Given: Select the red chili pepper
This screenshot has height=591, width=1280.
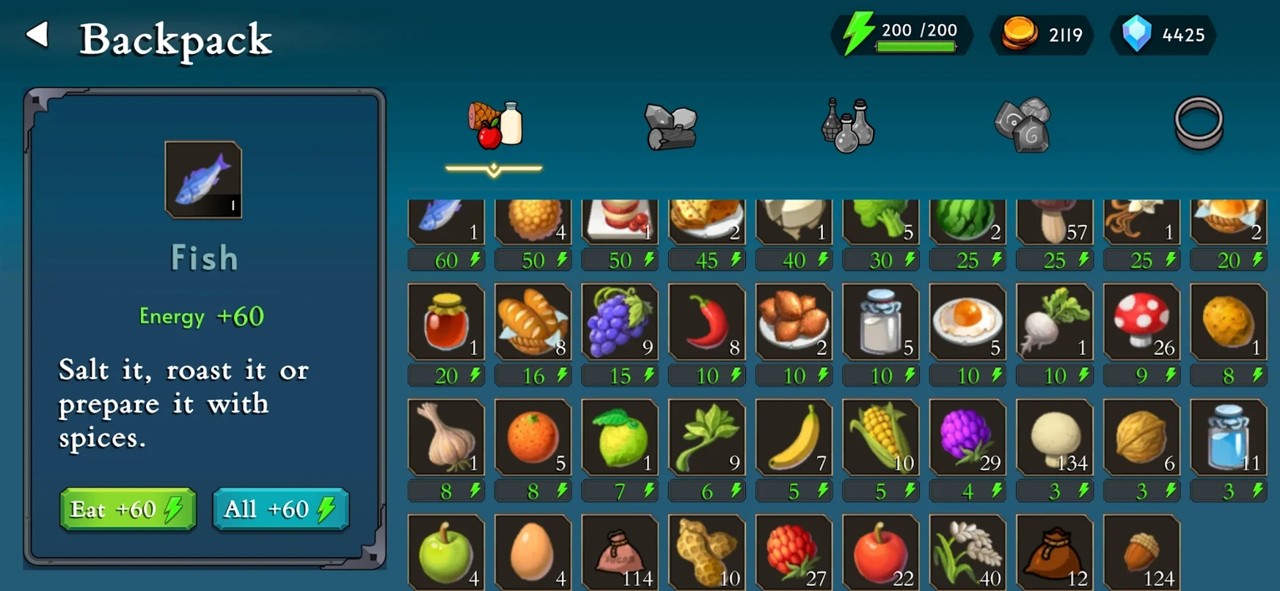Looking at the screenshot, I should 707,322.
